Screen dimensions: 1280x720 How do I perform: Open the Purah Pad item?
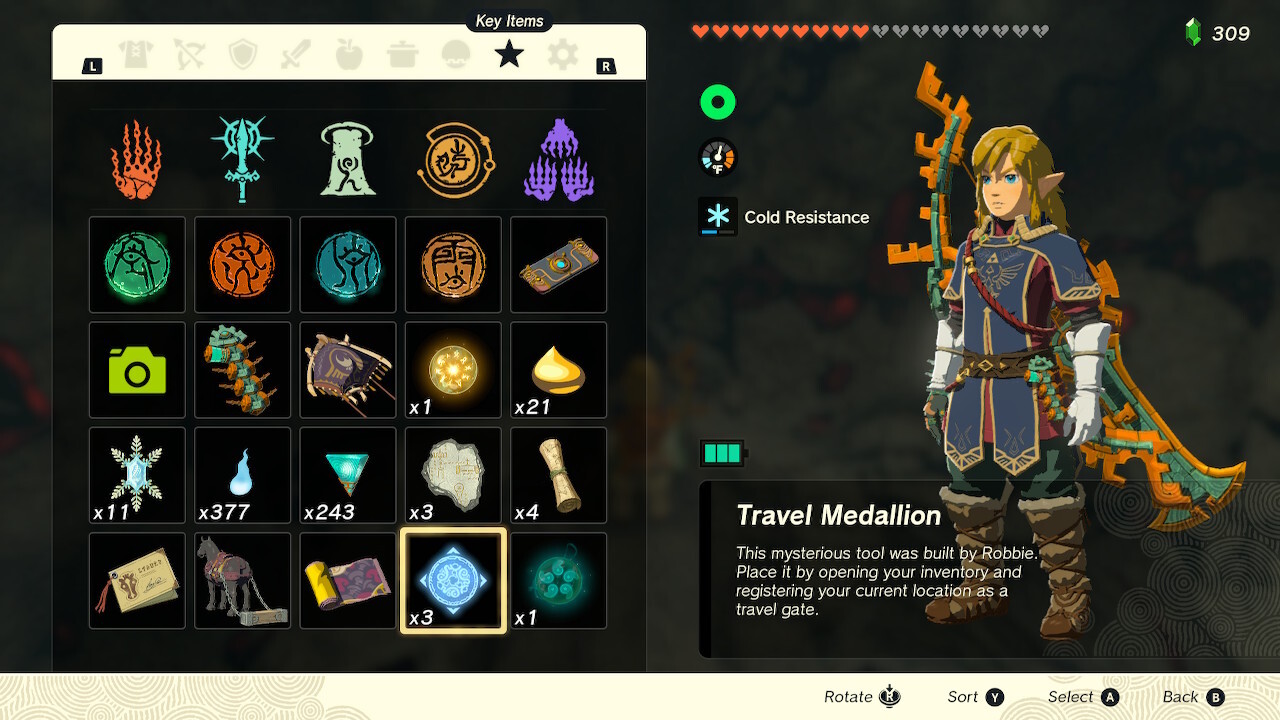(558, 265)
